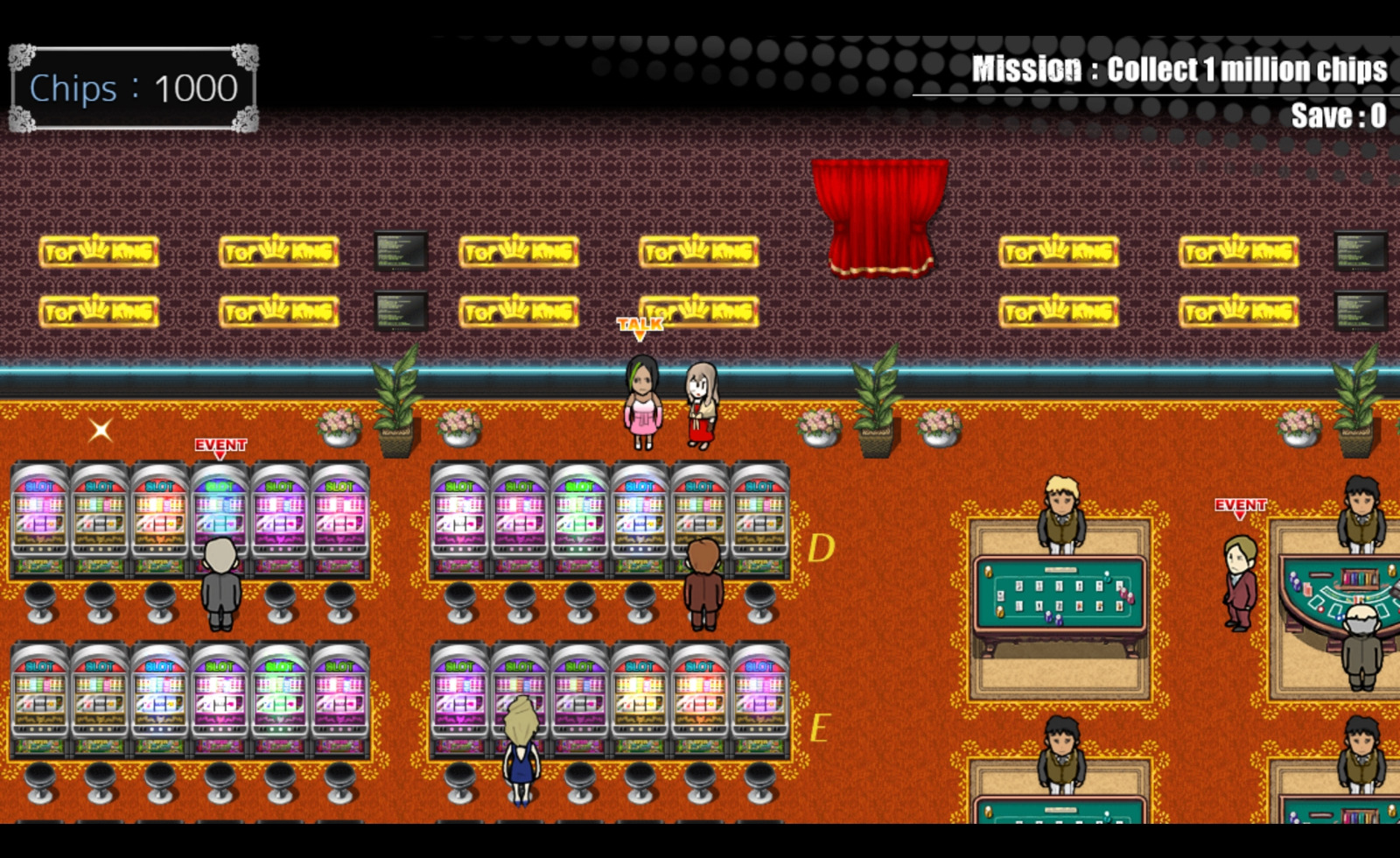Click the sparkle star on the casino floor
Viewport: 1400px width, 858px height.
[100, 429]
